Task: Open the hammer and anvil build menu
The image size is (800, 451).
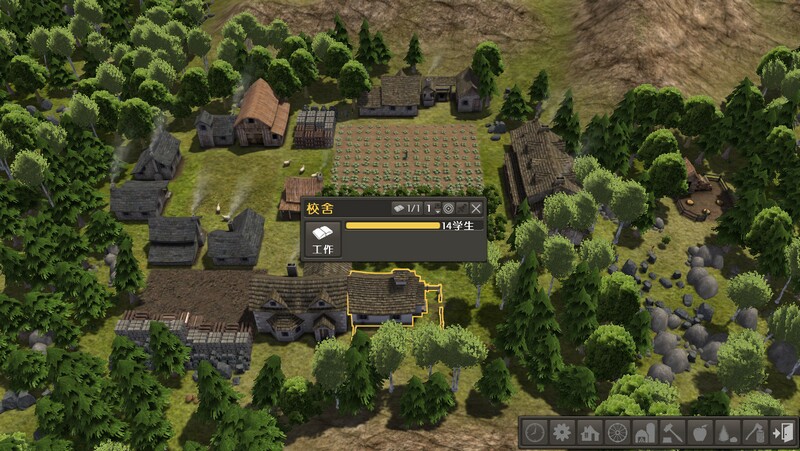Action: pyautogui.click(x=673, y=432)
